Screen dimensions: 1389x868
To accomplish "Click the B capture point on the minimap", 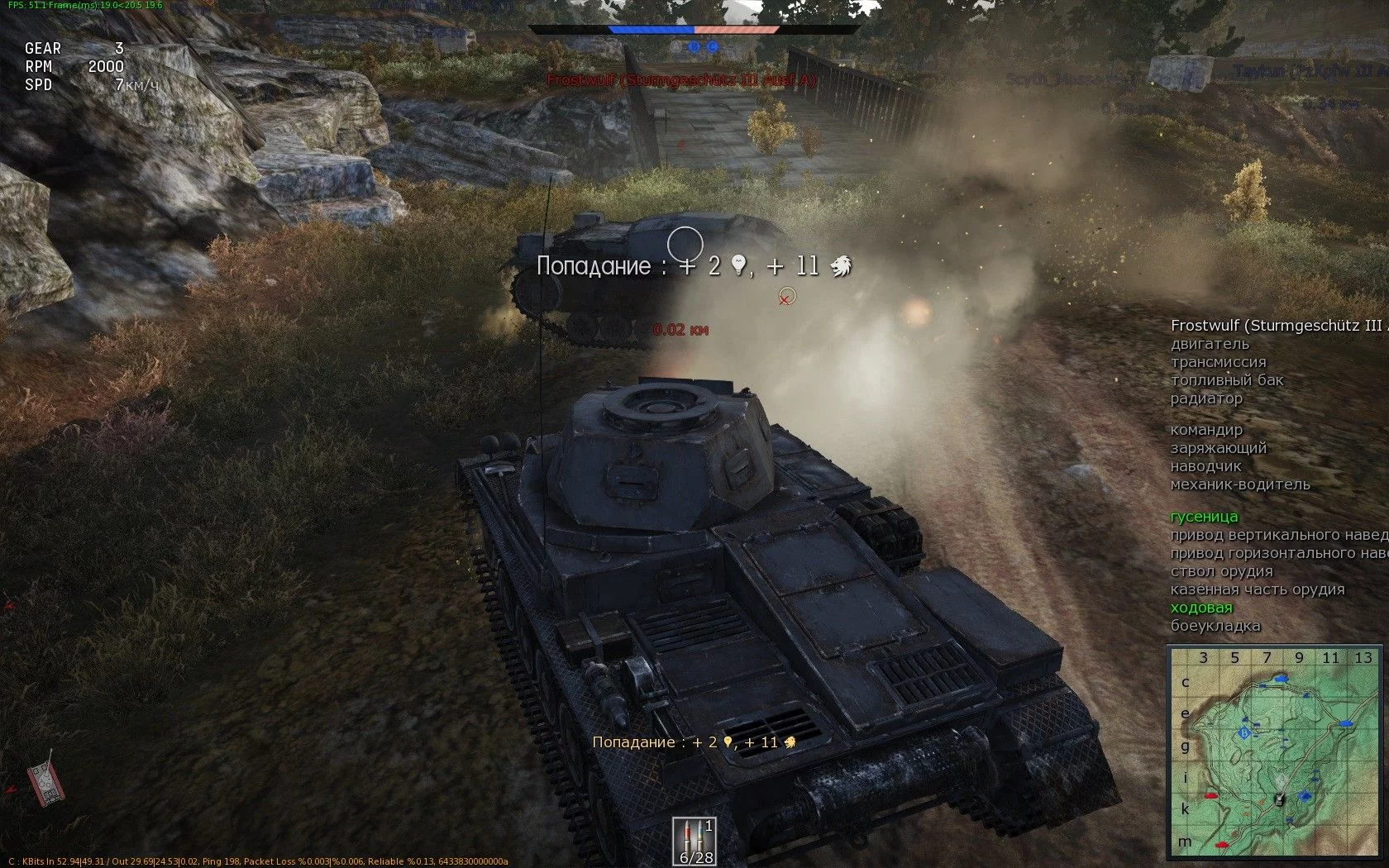I will [x=1243, y=733].
